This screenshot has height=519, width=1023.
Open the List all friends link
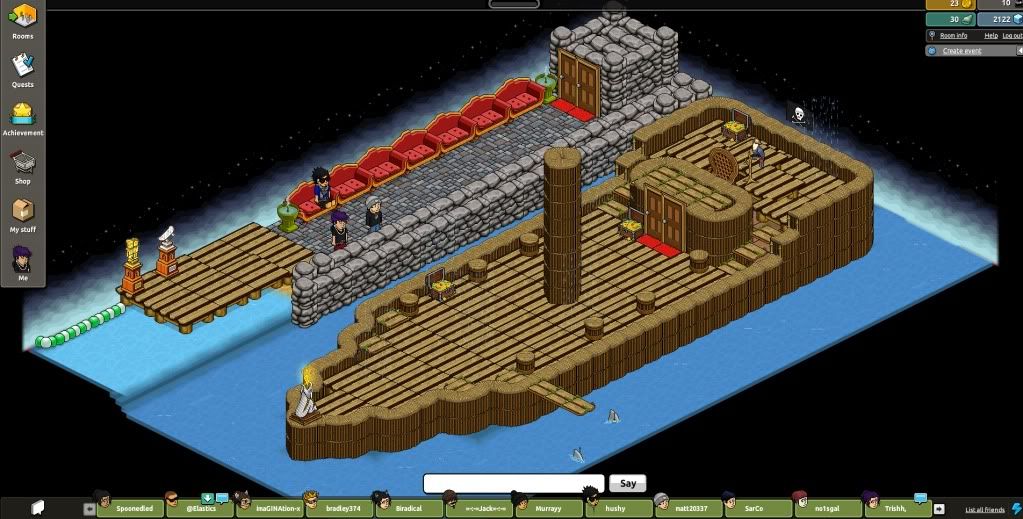tap(984, 509)
